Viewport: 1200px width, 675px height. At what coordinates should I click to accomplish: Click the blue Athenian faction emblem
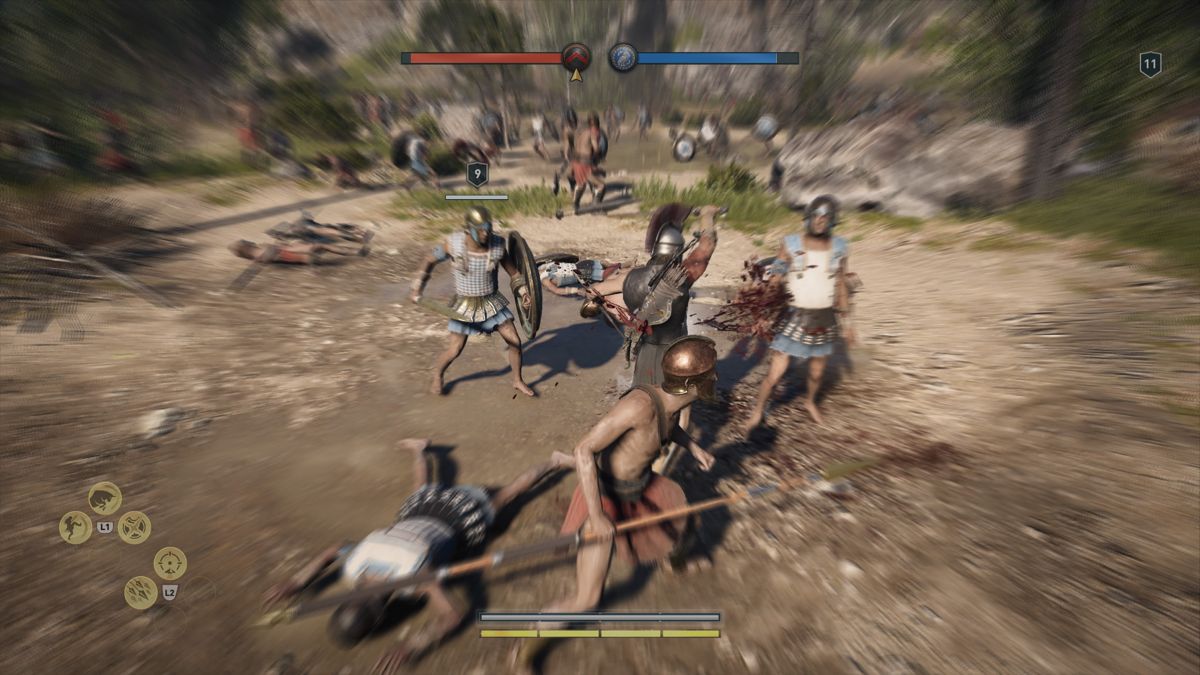[623, 57]
